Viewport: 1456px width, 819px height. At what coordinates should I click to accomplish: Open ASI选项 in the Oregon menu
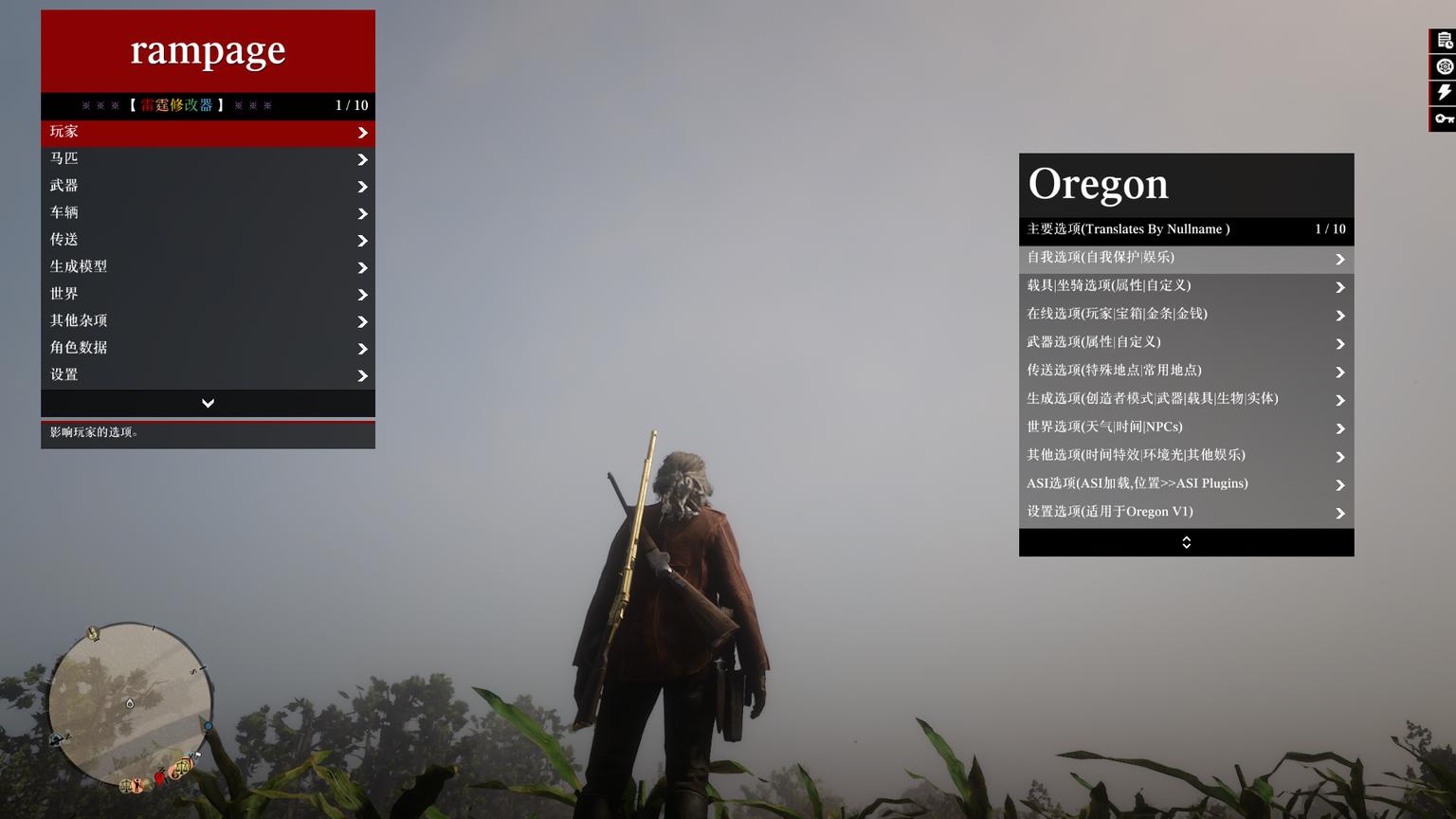1186,484
